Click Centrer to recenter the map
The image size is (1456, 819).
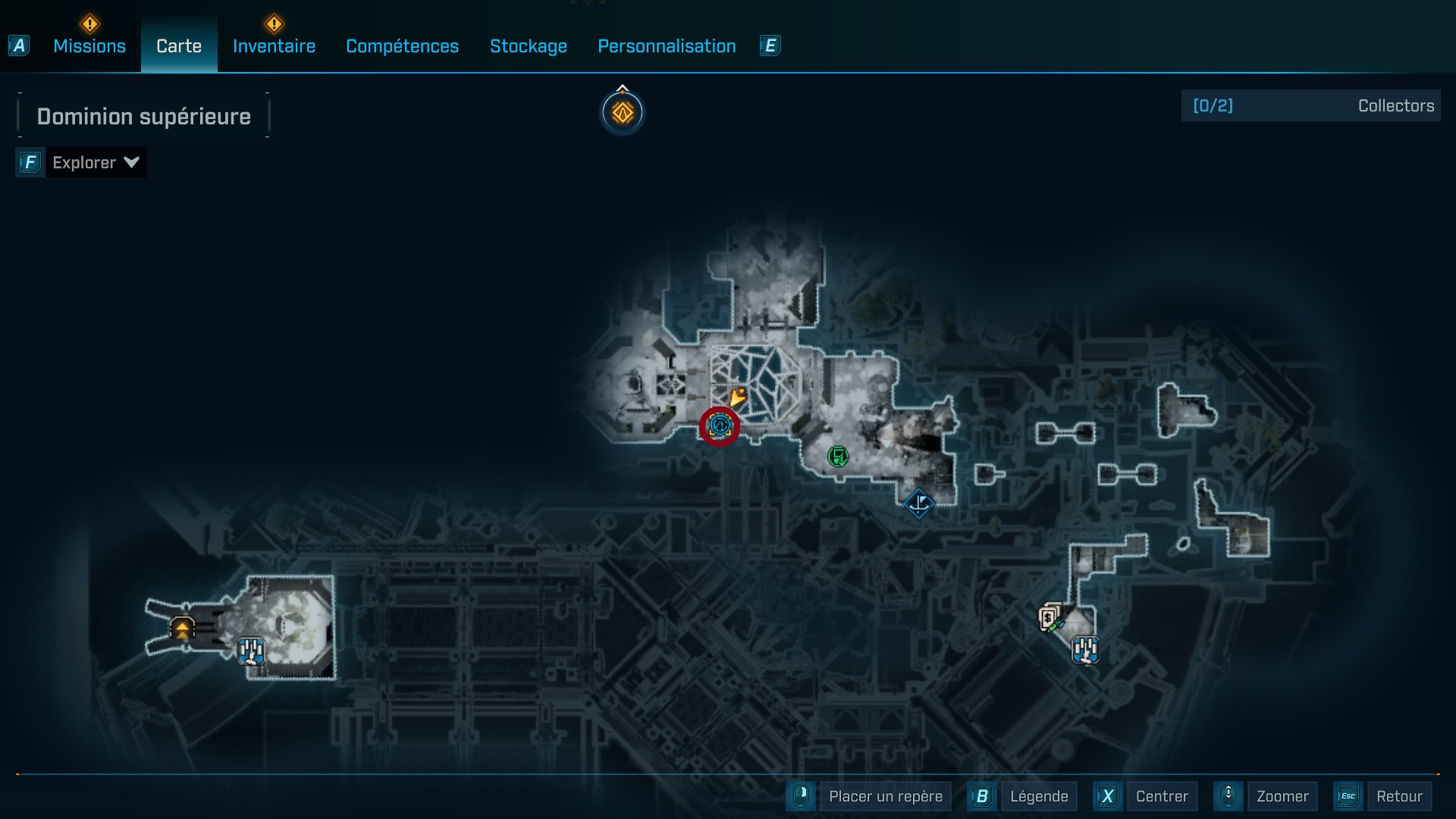[x=1163, y=796]
